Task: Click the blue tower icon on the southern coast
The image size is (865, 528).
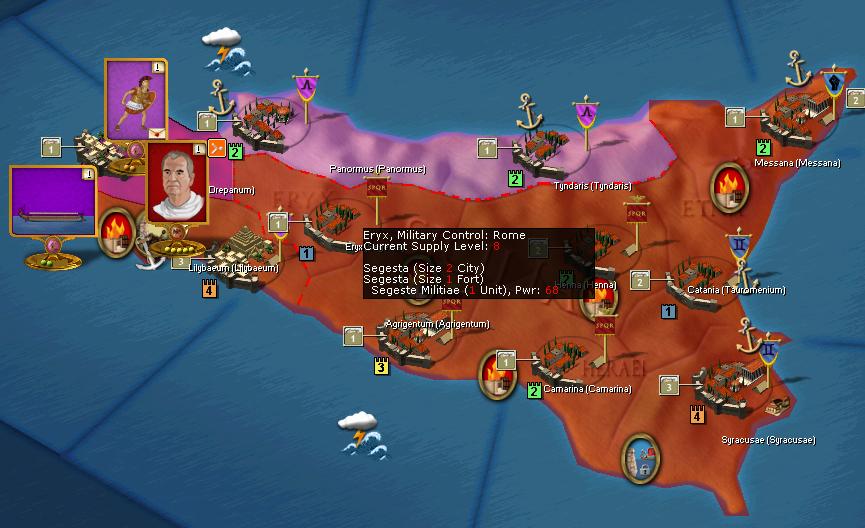Action: [x=641, y=455]
